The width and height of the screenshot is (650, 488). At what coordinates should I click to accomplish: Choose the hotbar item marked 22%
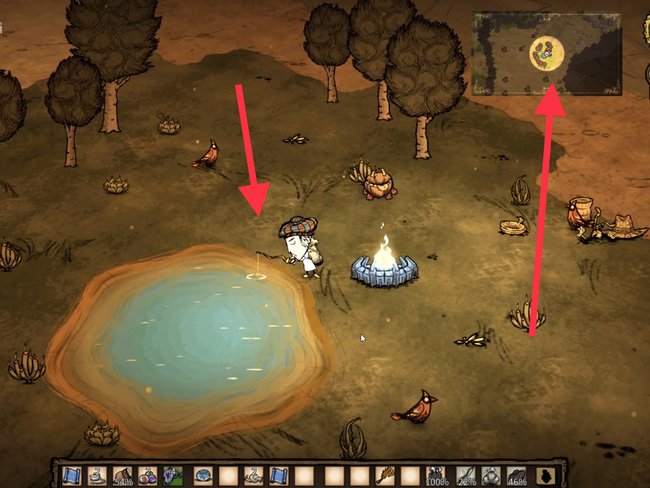(466, 474)
